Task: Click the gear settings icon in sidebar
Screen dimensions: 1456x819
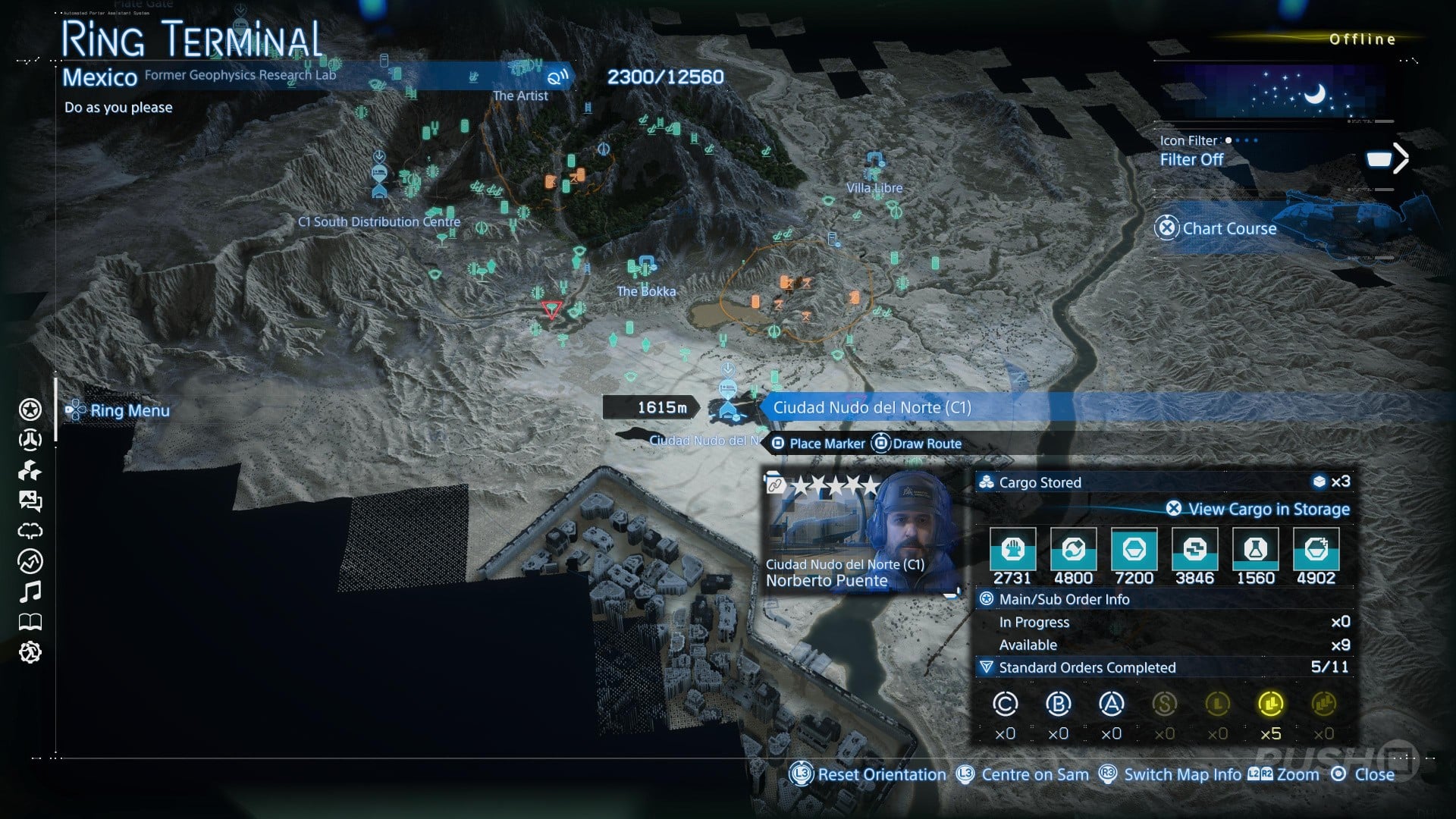Action: [30, 652]
